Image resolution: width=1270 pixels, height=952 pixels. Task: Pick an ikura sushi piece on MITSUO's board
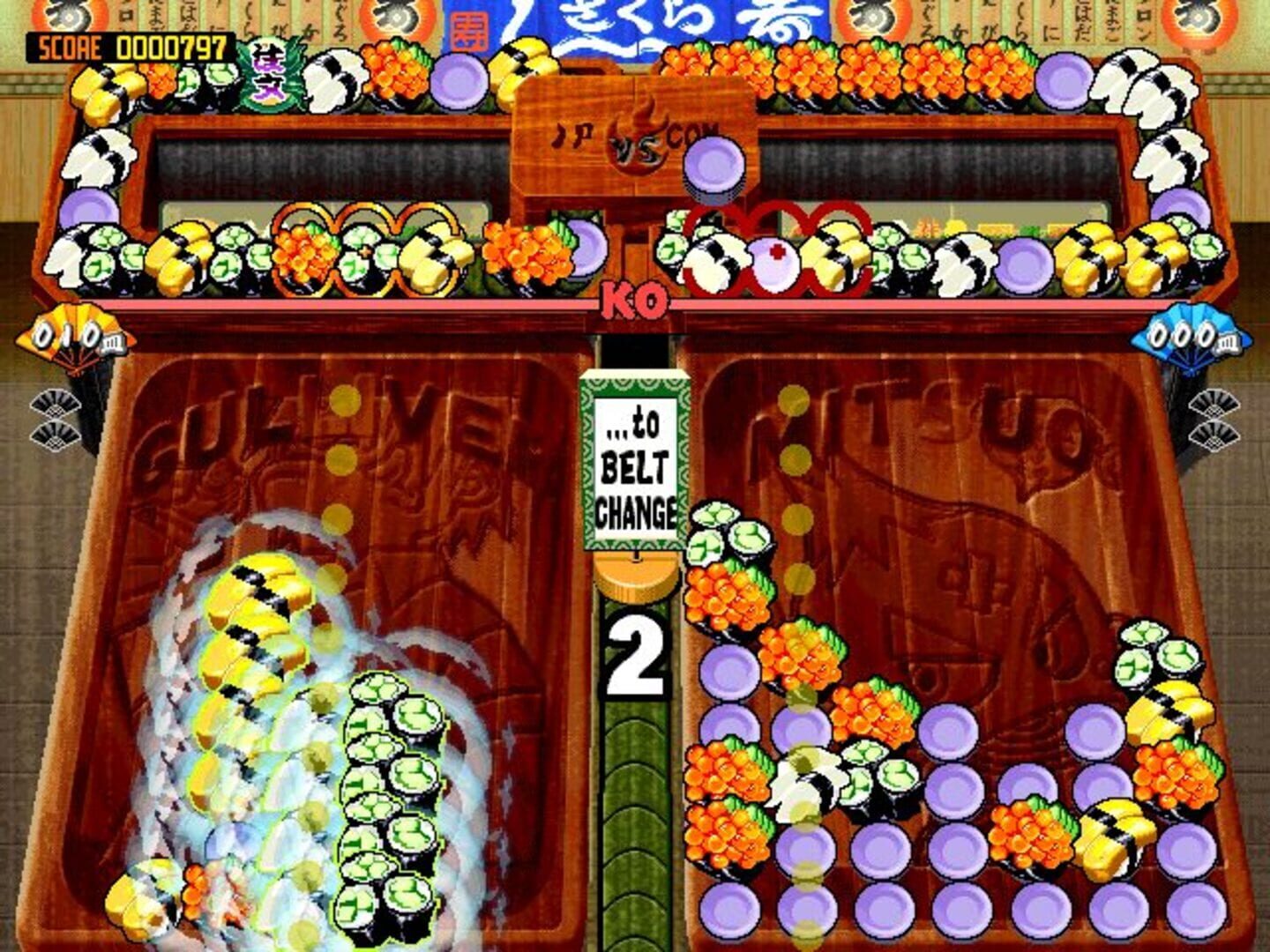723,599
